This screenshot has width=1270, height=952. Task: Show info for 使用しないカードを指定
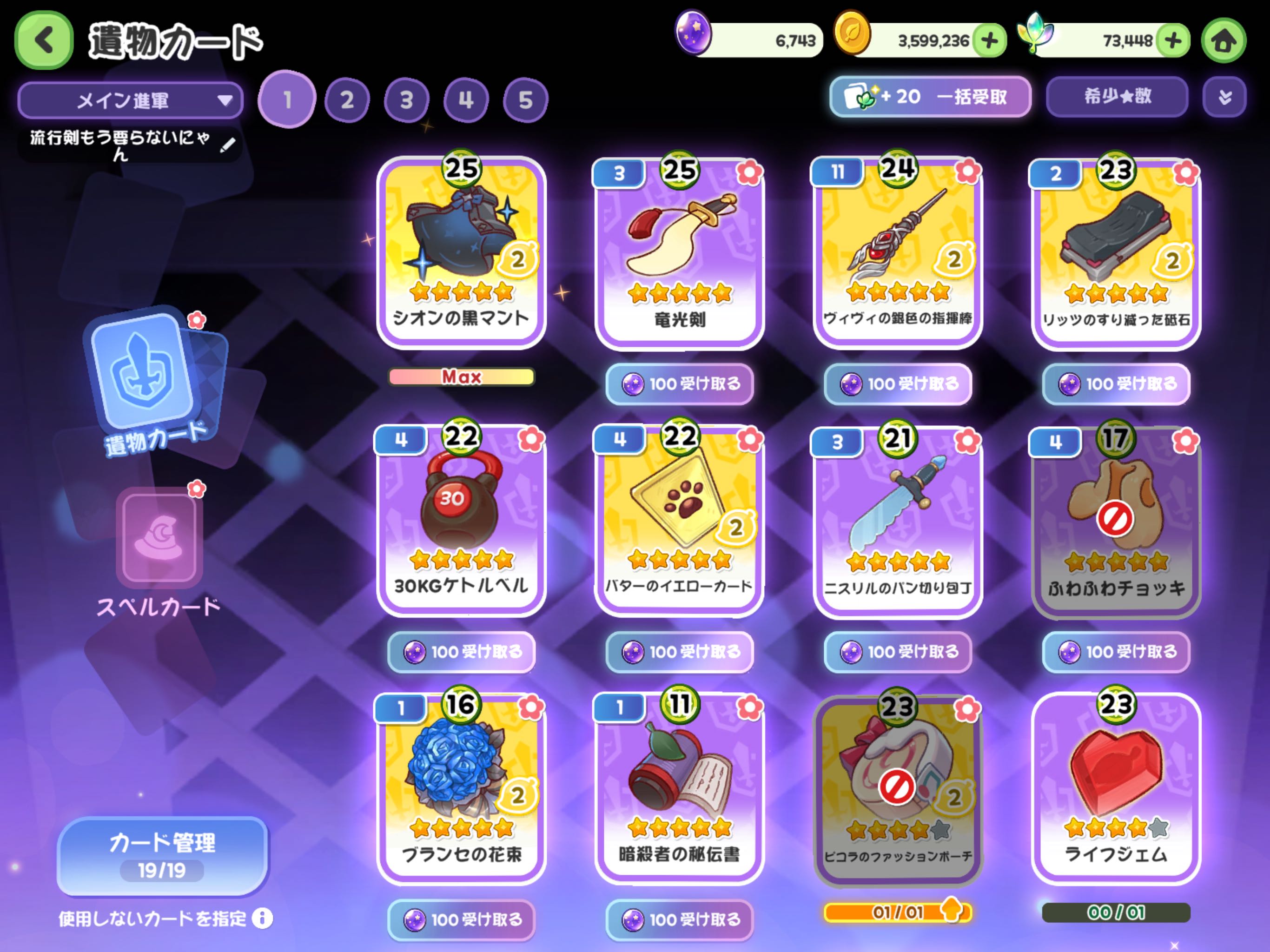click(262, 919)
